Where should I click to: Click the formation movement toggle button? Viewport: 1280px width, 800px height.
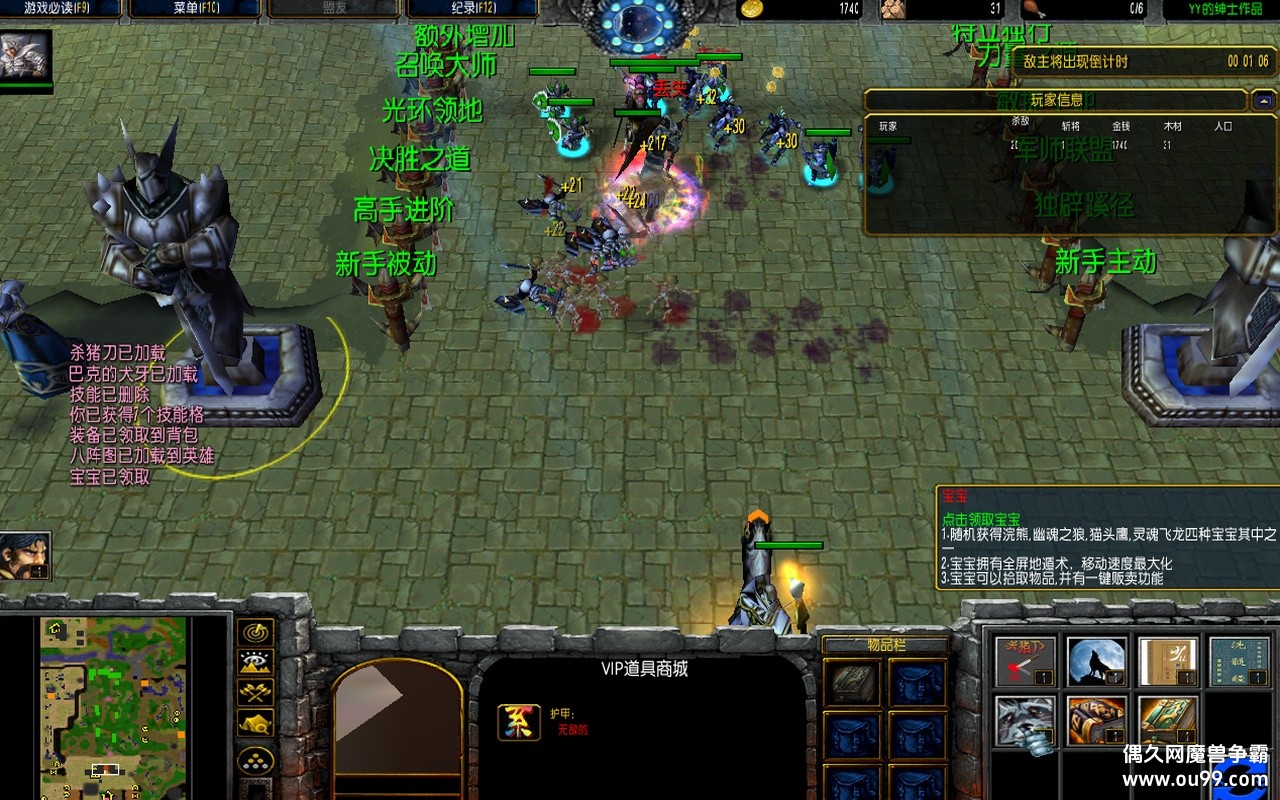tap(256, 760)
